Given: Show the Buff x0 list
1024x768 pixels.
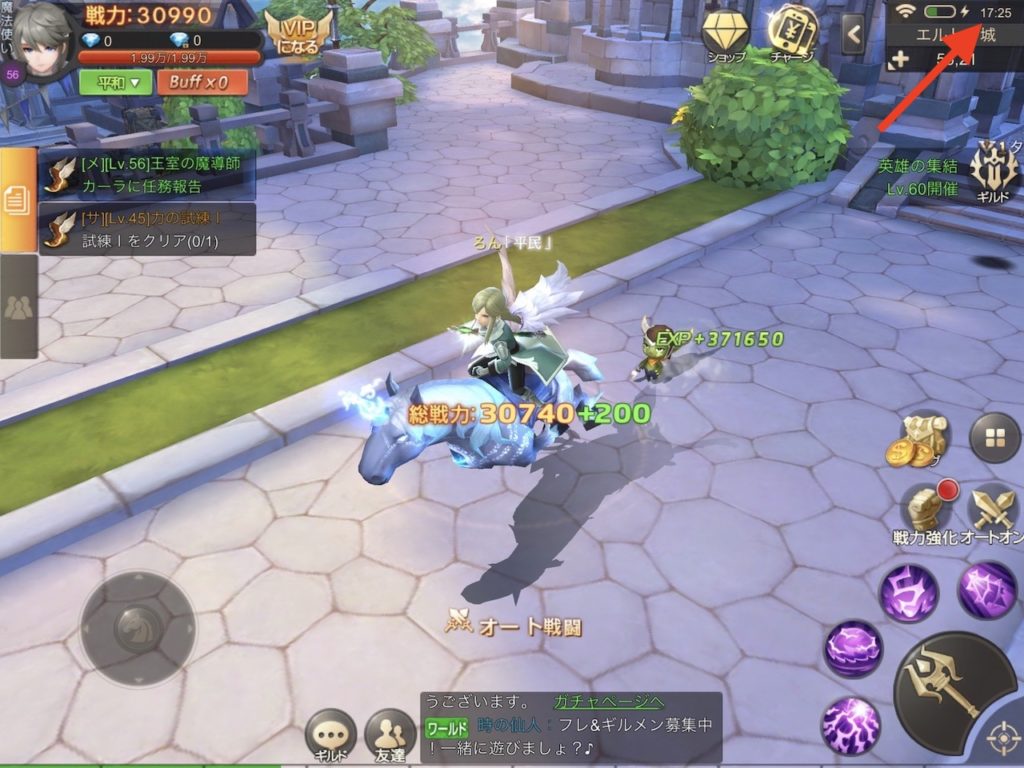Looking at the screenshot, I should tap(201, 82).
